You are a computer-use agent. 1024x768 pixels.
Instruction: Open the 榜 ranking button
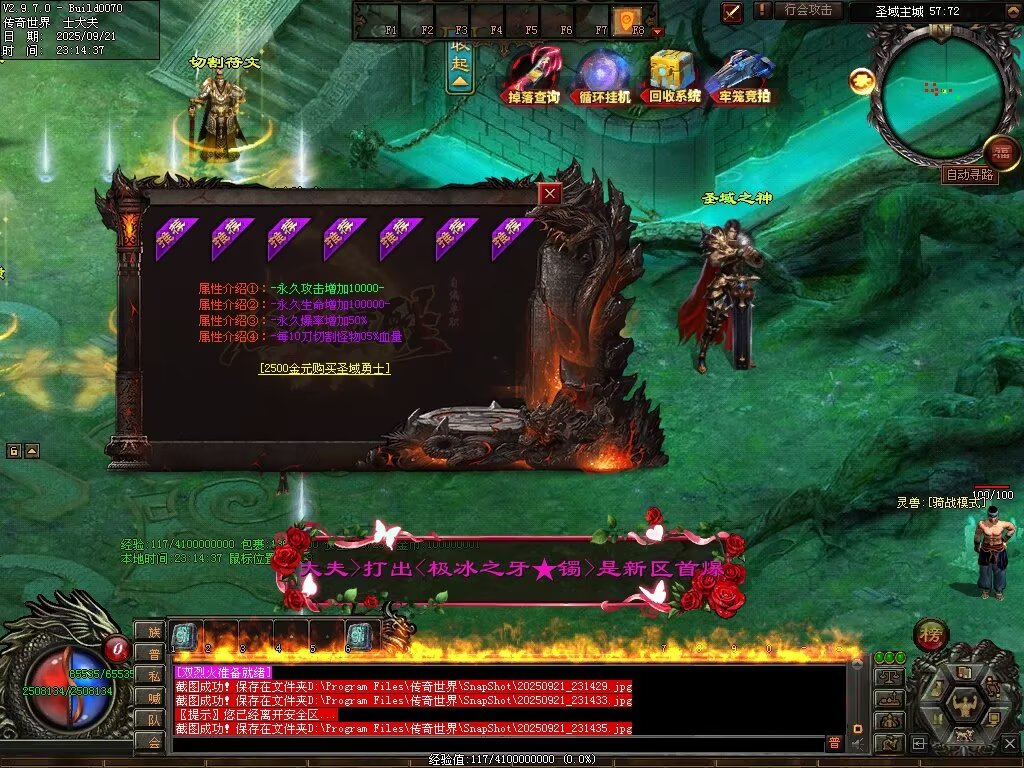(931, 635)
